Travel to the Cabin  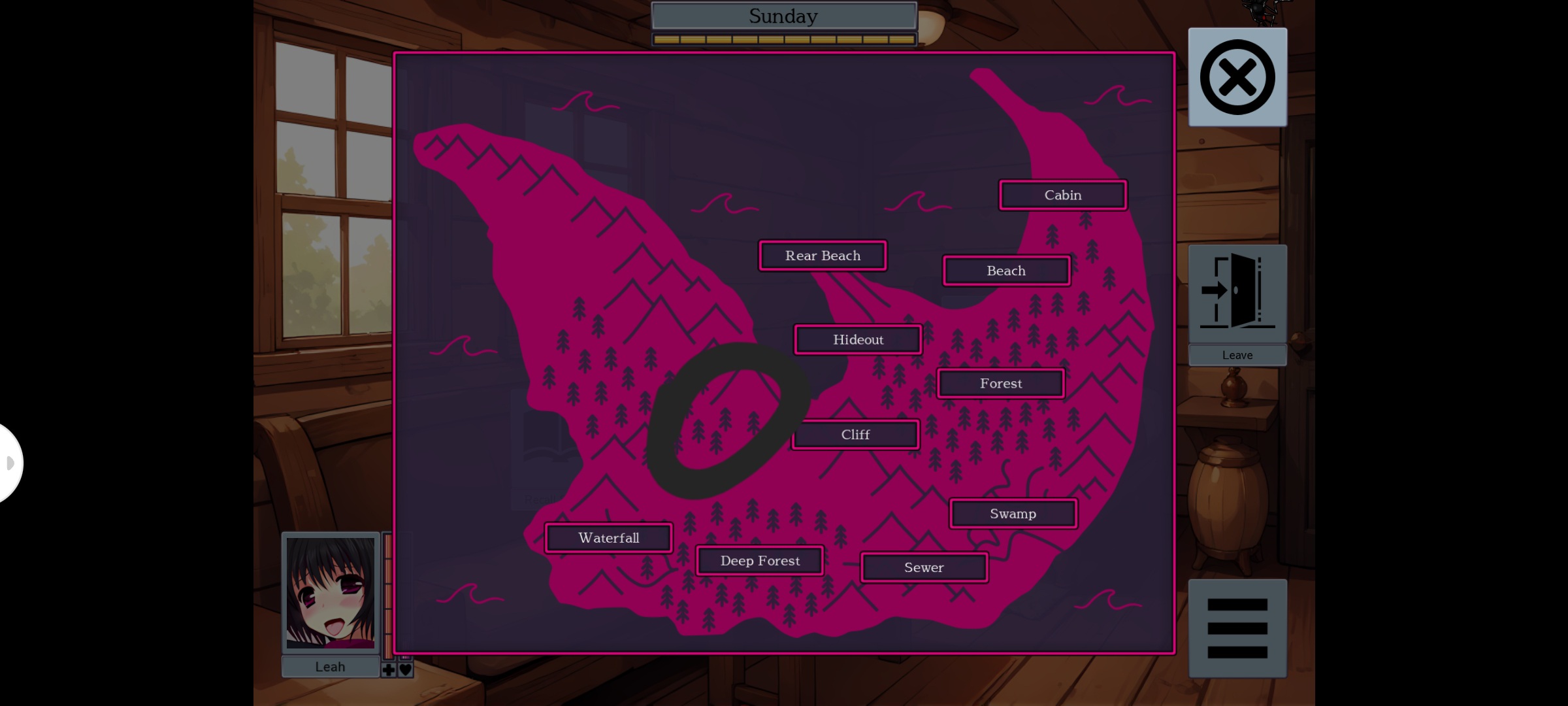(1062, 195)
